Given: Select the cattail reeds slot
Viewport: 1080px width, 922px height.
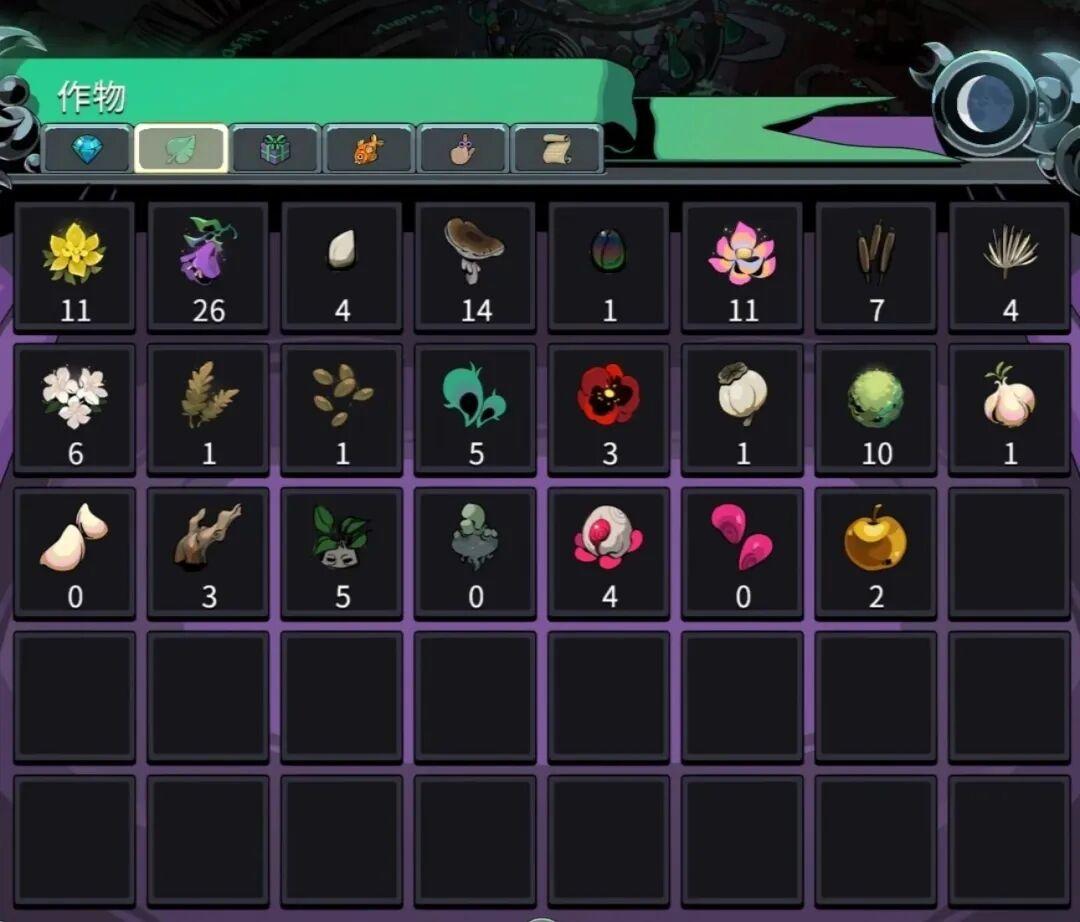Looking at the screenshot, I should [x=876, y=267].
